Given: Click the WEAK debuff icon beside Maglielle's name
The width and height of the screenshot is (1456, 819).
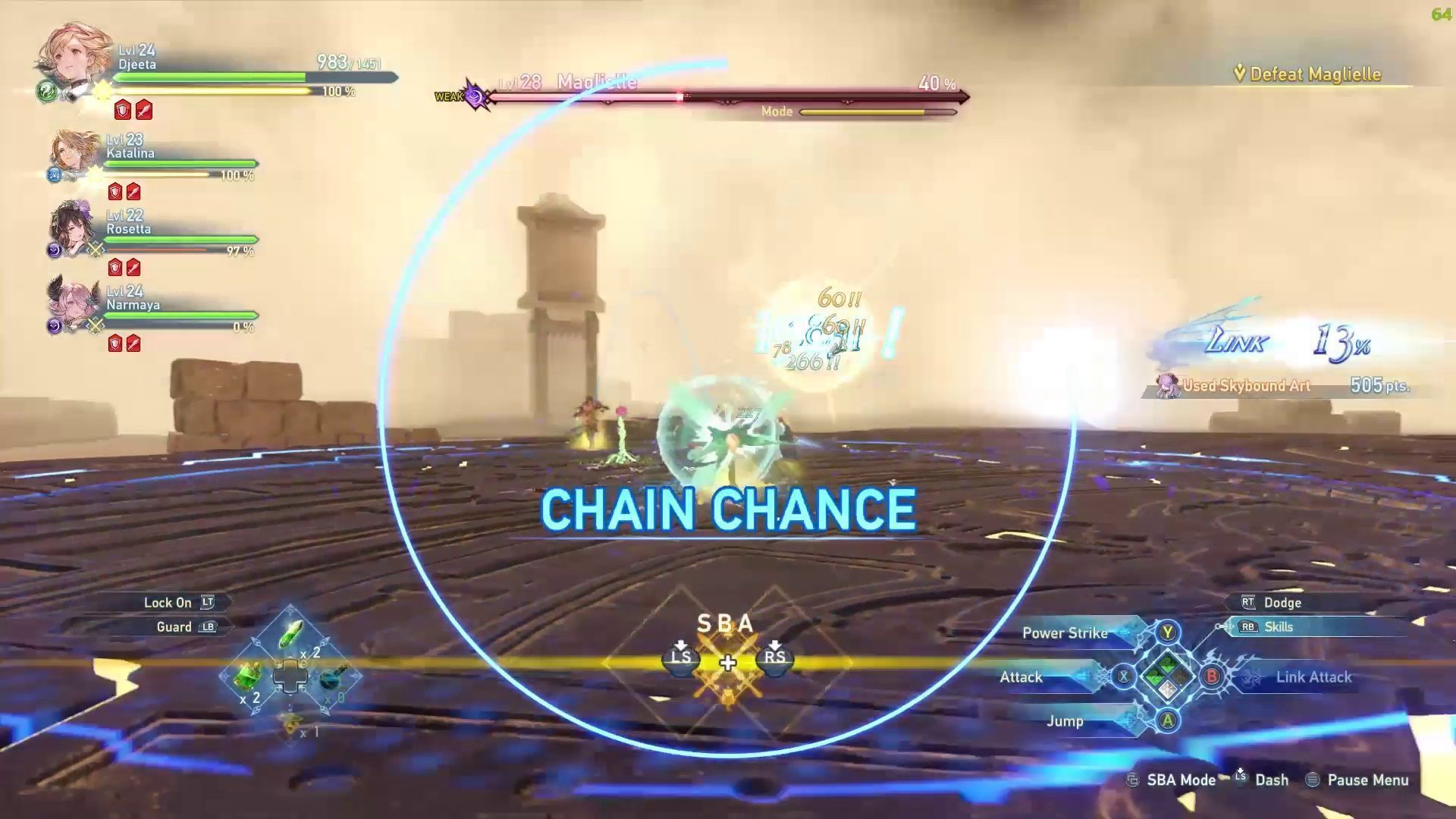Looking at the screenshot, I should point(474,94).
